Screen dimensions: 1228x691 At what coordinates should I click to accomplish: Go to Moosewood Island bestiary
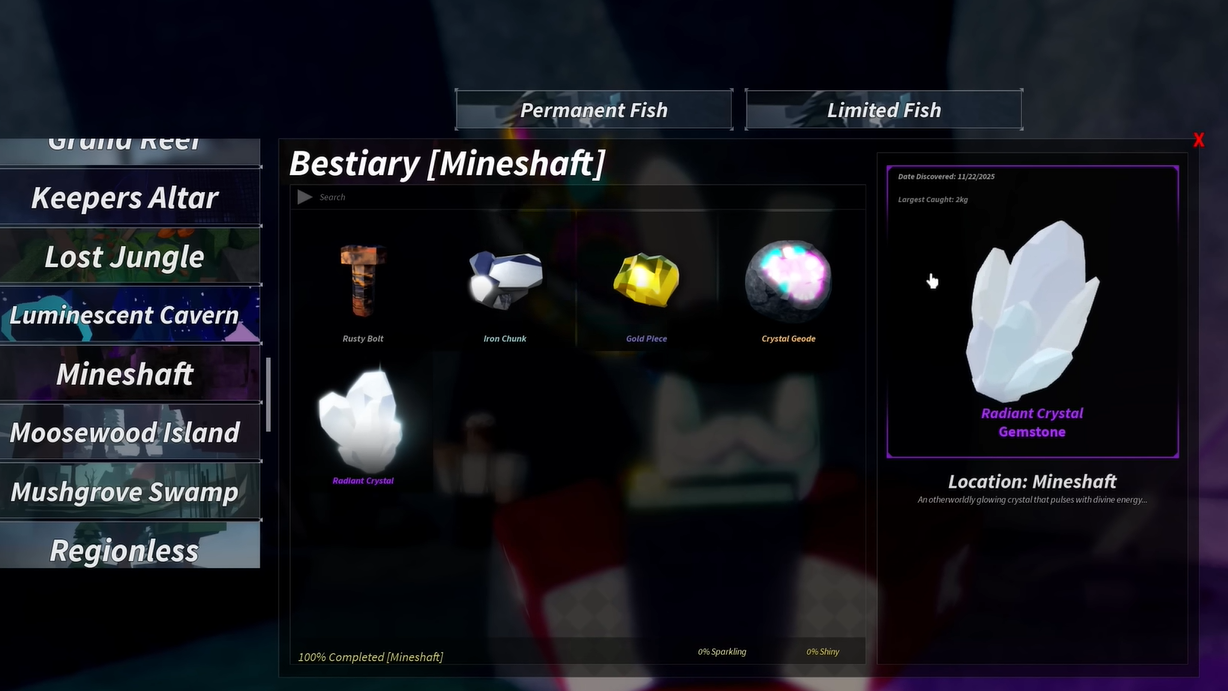coord(125,433)
